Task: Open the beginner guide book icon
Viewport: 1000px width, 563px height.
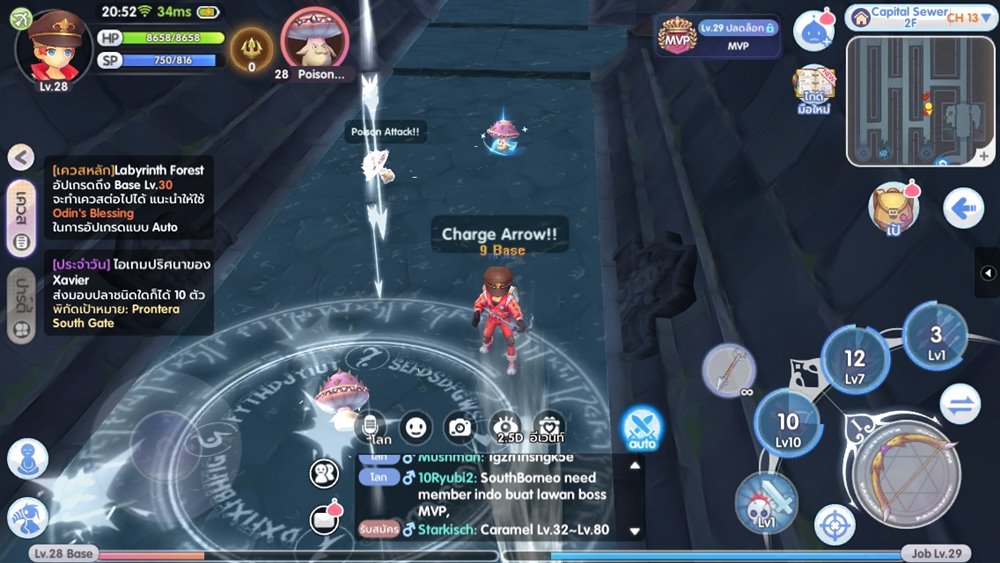Action: [x=816, y=90]
